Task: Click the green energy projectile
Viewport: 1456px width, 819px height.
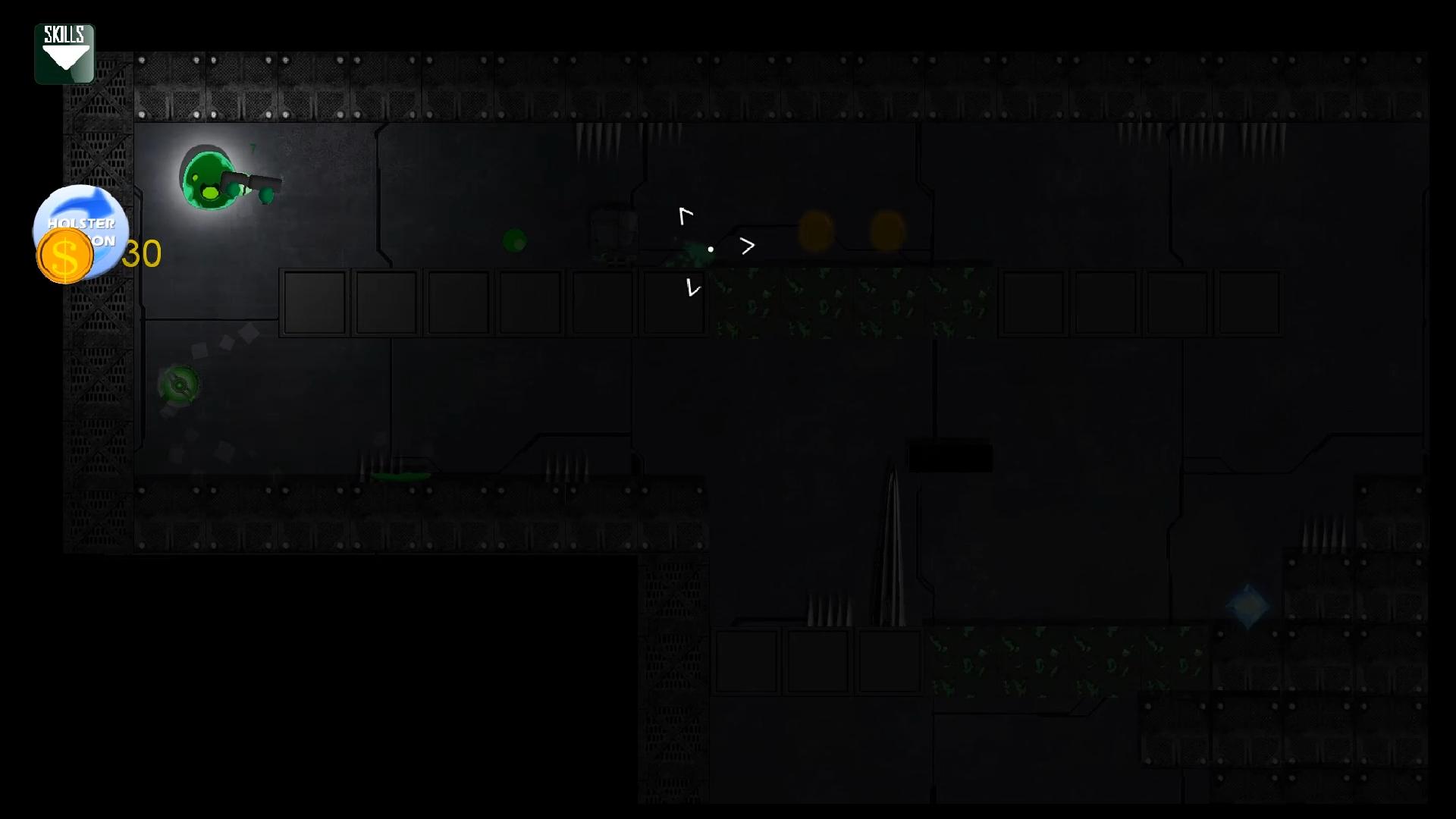Action: point(514,240)
